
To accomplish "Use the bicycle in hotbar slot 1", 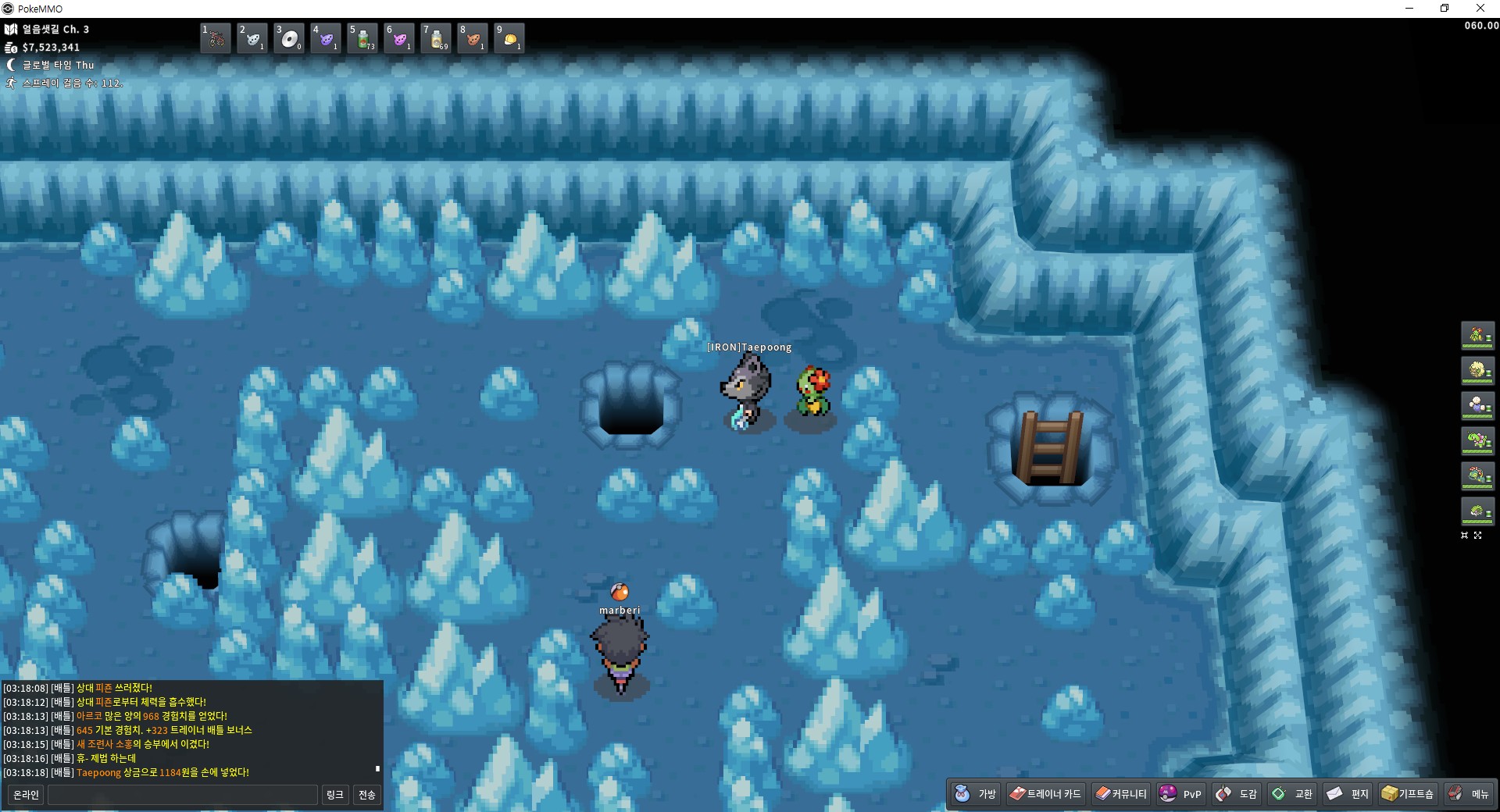I will click(216, 38).
